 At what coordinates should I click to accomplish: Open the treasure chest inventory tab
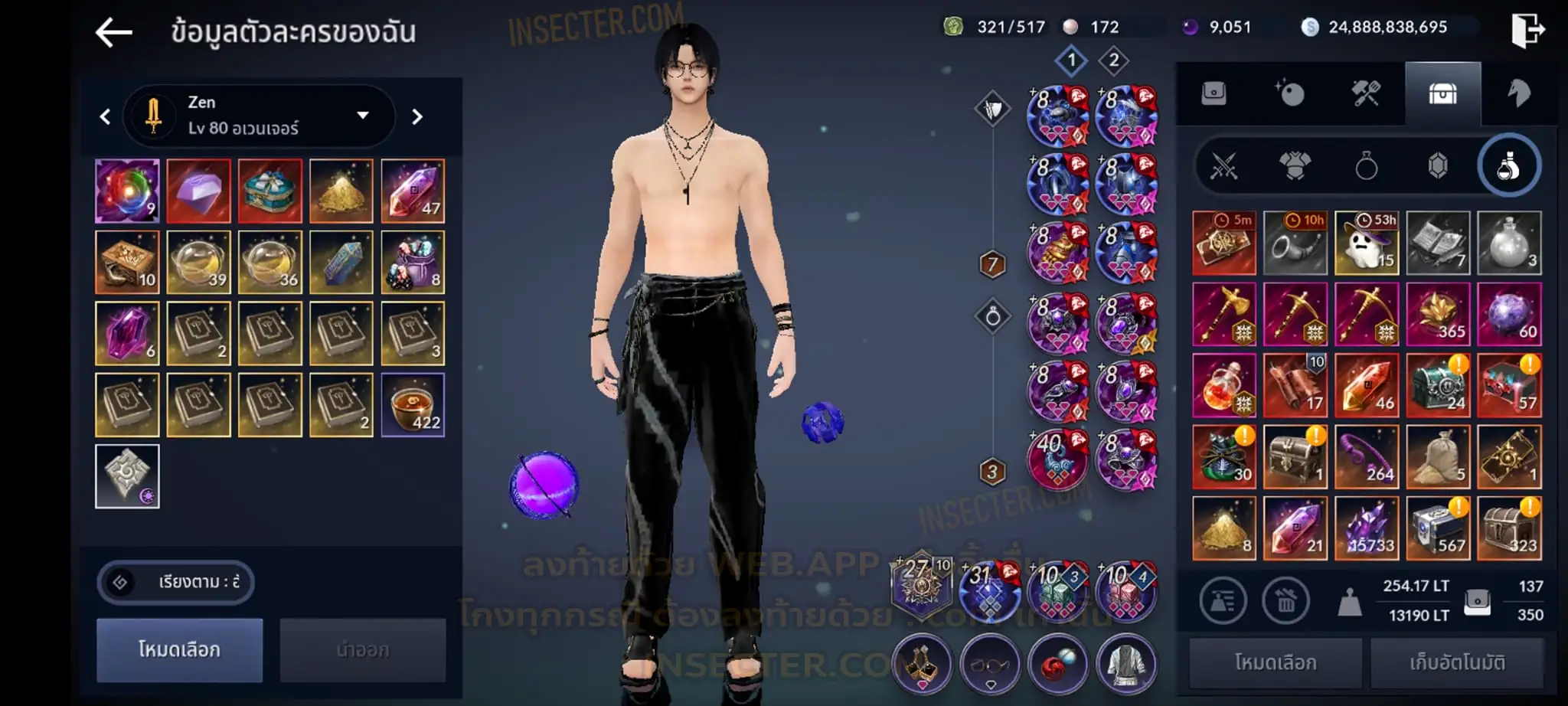(x=1442, y=94)
